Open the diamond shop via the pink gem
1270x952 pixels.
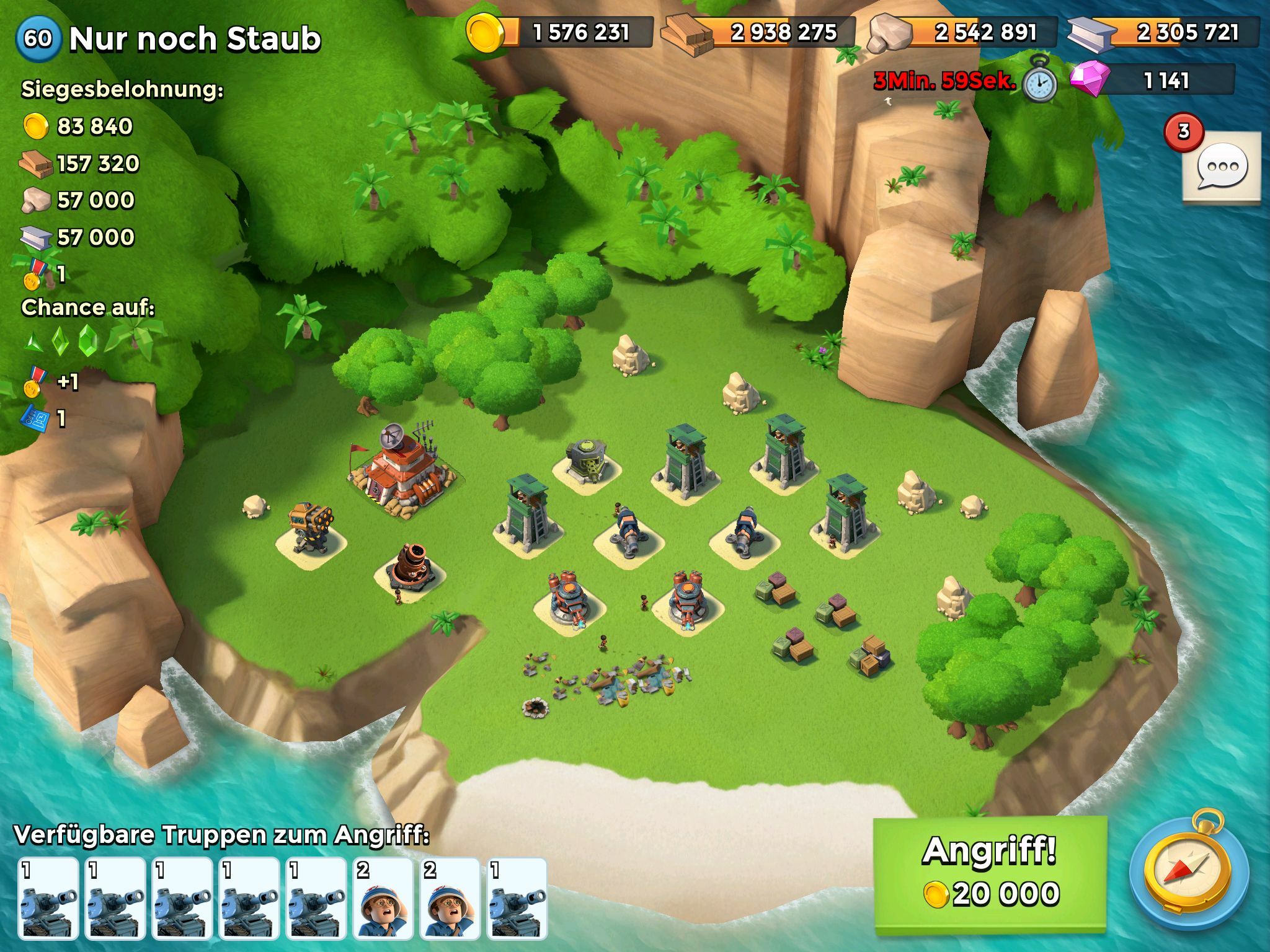tap(1090, 81)
